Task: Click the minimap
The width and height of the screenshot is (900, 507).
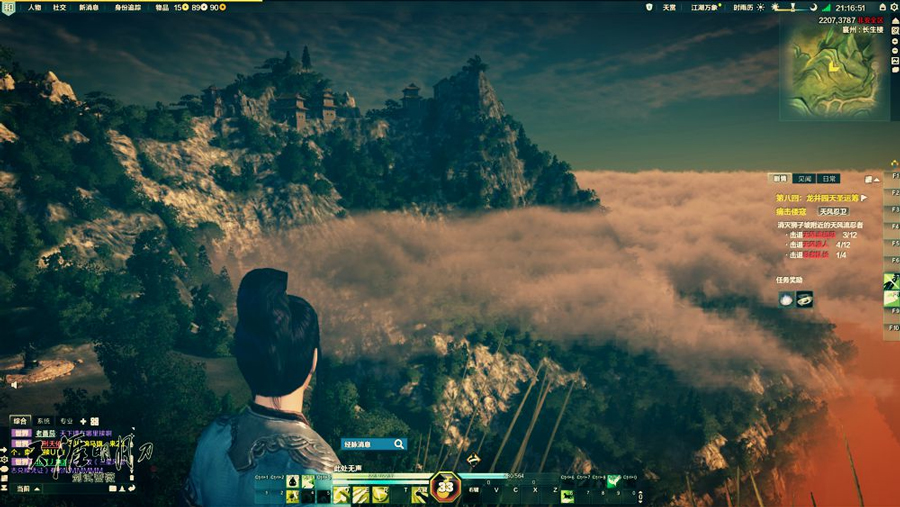Action: [833, 62]
